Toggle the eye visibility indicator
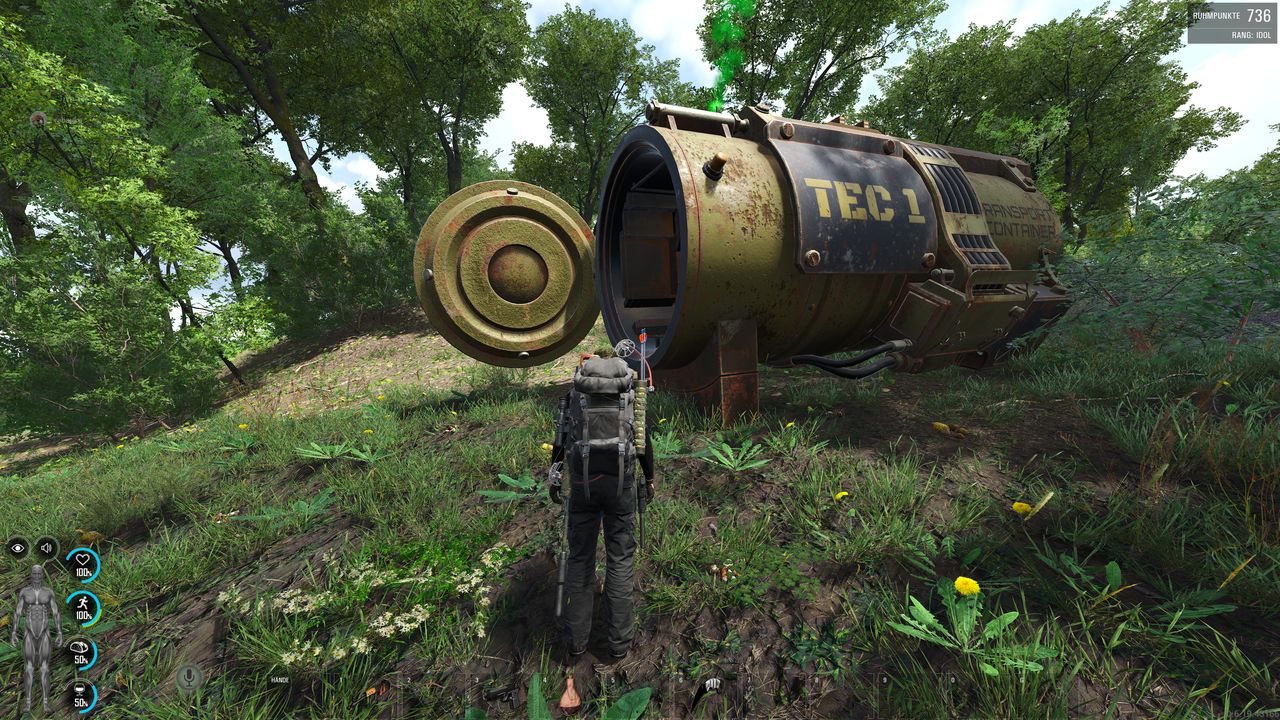Image resolution: width=1280 pixels, height=720 pixels. 17,547
